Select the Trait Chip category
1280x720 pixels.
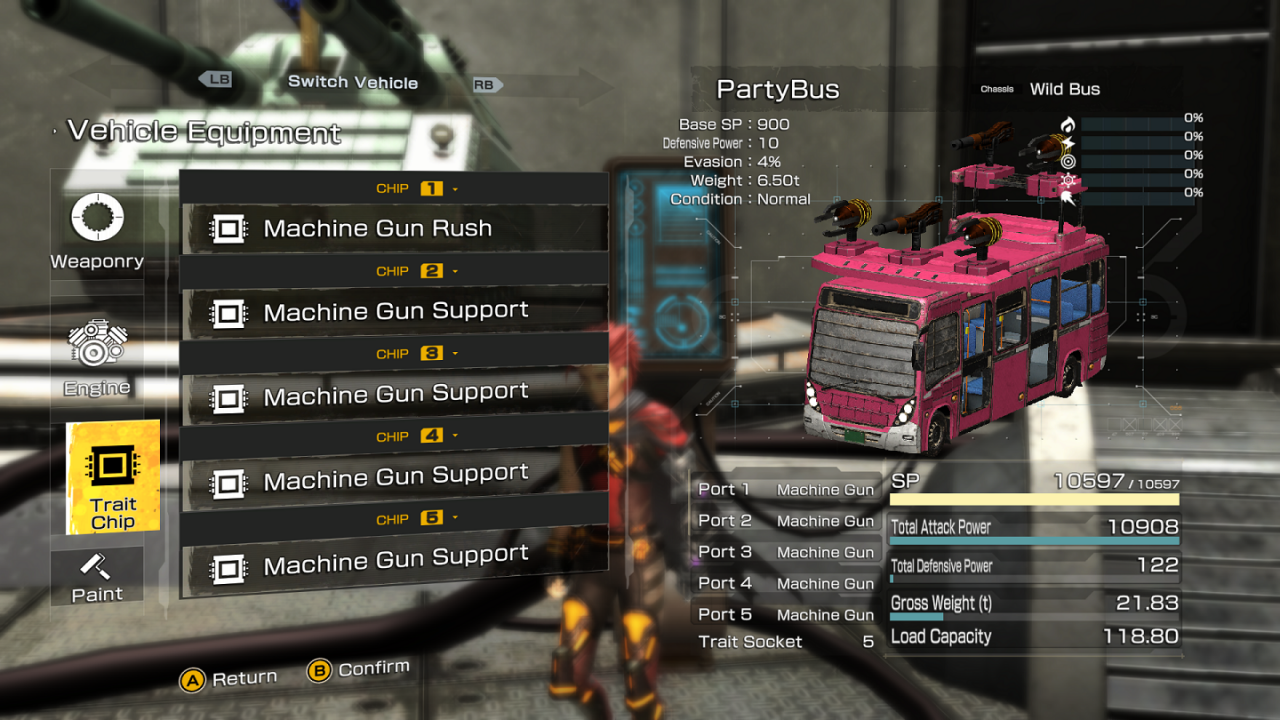click(x=112, y=477)
